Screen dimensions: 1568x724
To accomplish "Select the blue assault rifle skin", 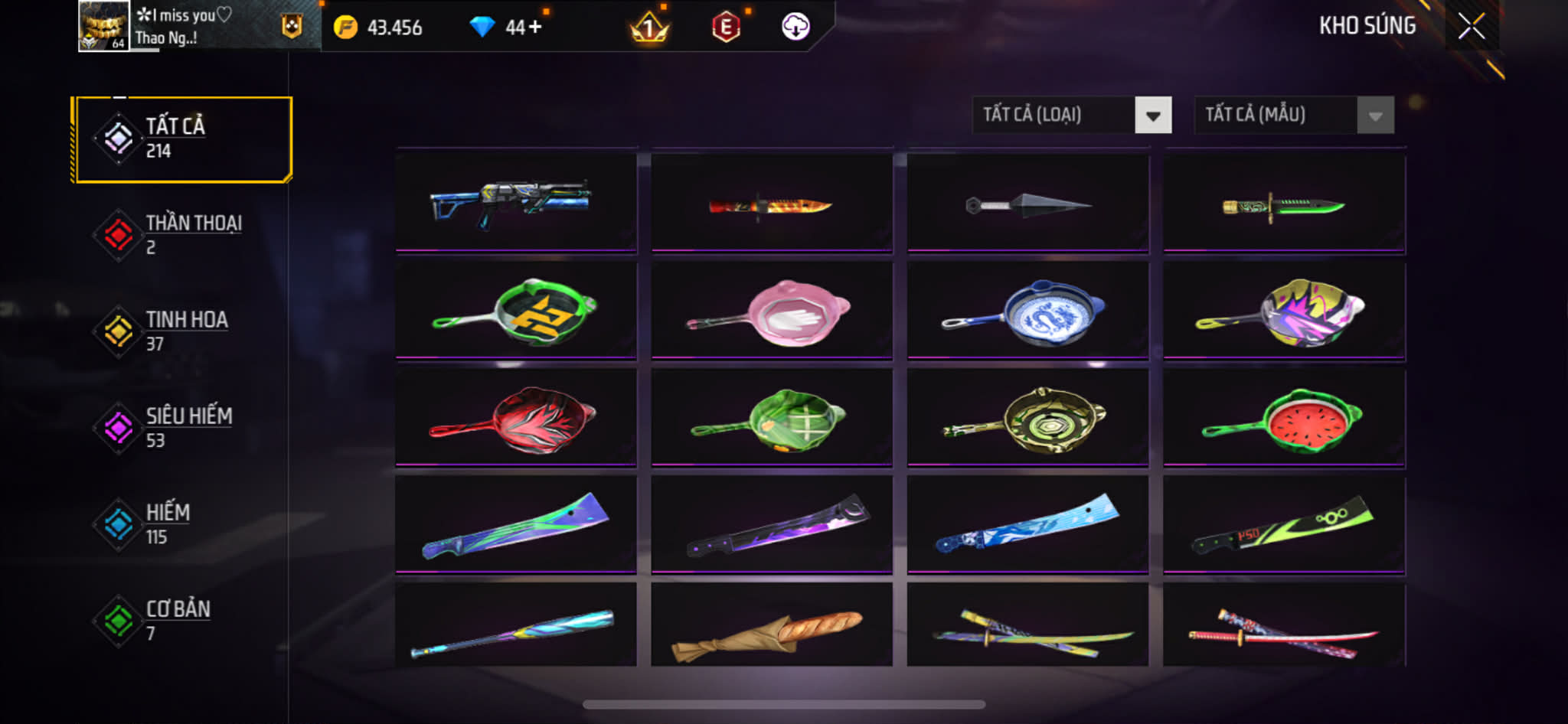I will (515, 203).
